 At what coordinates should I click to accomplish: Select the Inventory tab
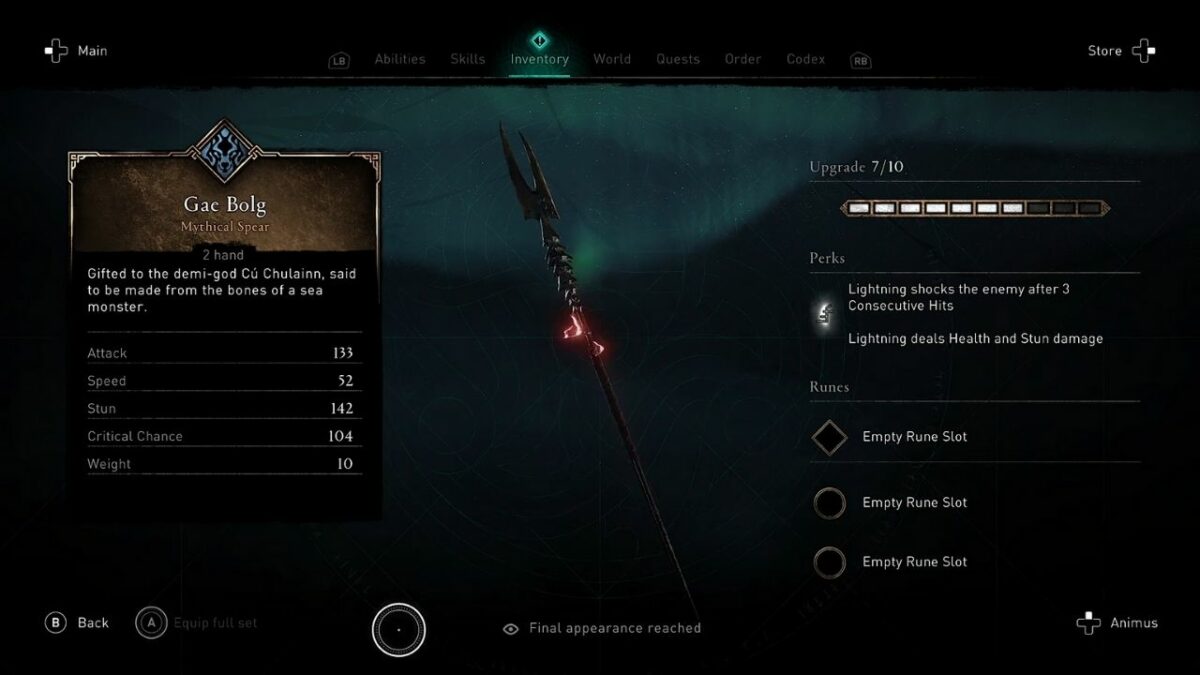[539, 59]
